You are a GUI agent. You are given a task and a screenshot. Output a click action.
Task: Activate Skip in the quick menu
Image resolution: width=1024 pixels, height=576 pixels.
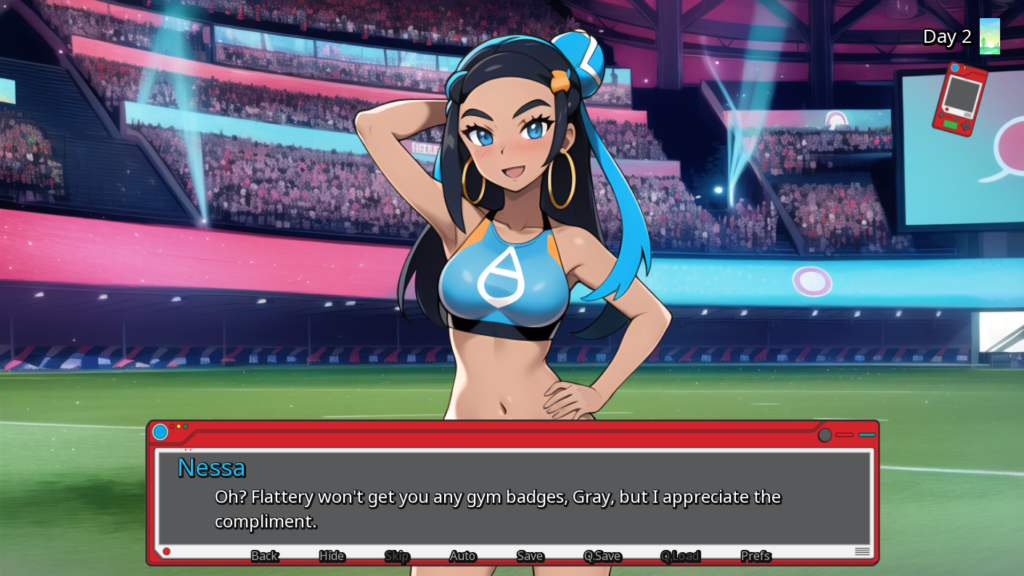(x=397, y=556)
